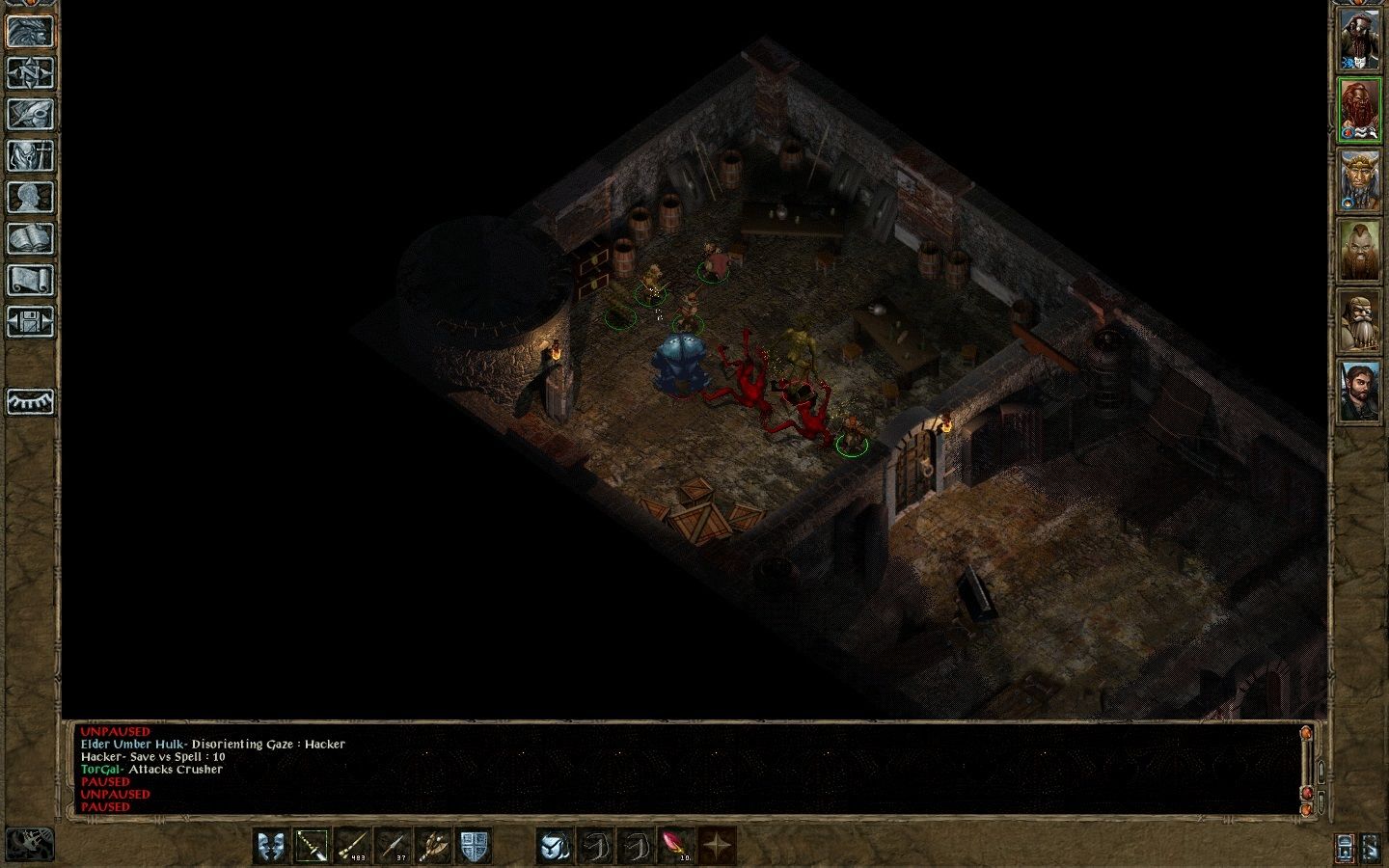Choose the axe quick weapon slot
The height and width of the screenshot is (868, 1389).
click(434, 846)
